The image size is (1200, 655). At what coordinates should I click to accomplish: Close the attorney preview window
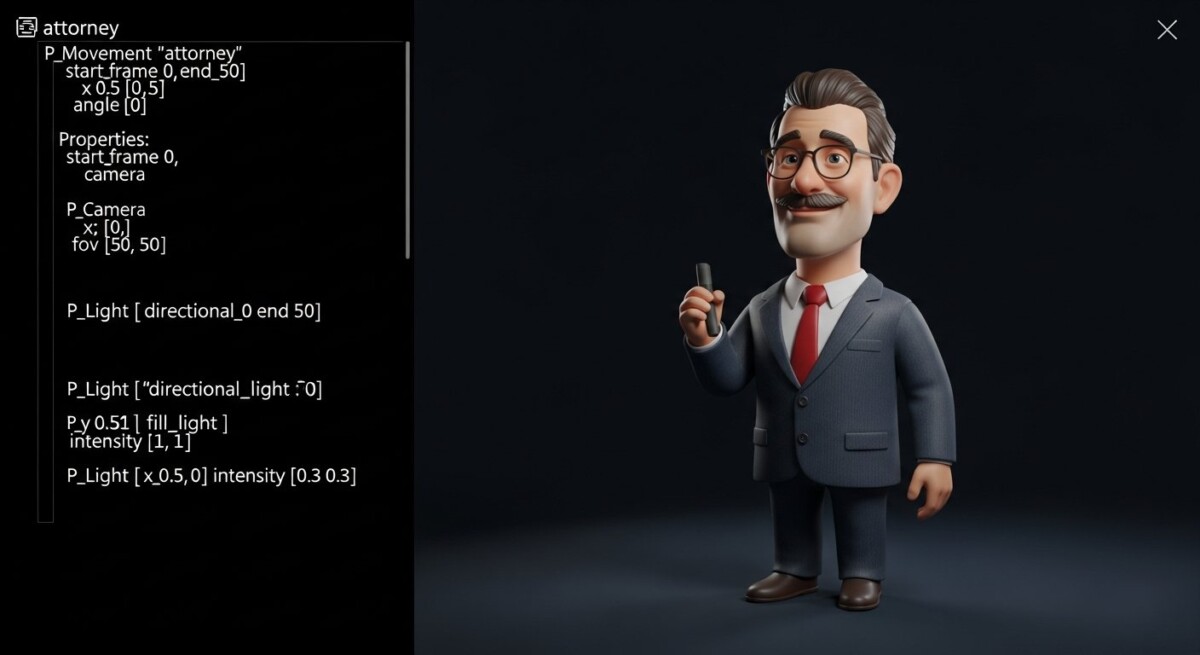(x=1166, y=30)
